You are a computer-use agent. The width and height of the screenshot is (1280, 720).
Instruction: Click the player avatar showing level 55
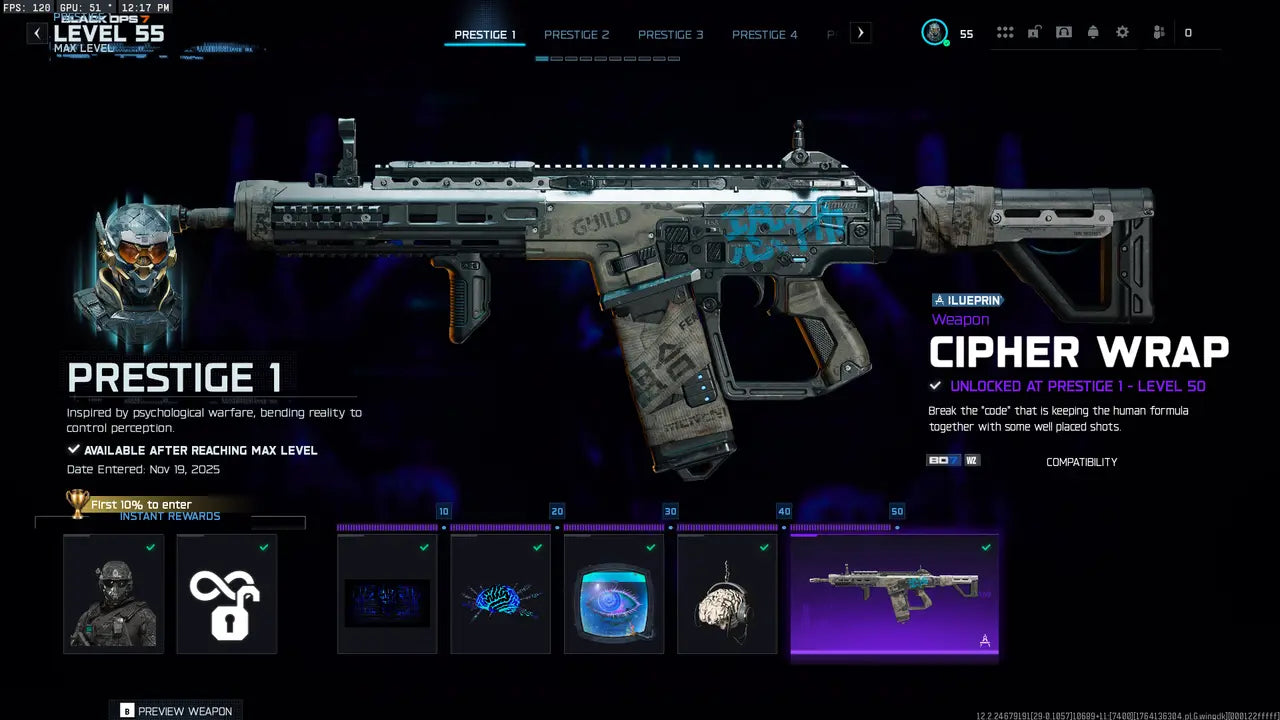[935, 32]
